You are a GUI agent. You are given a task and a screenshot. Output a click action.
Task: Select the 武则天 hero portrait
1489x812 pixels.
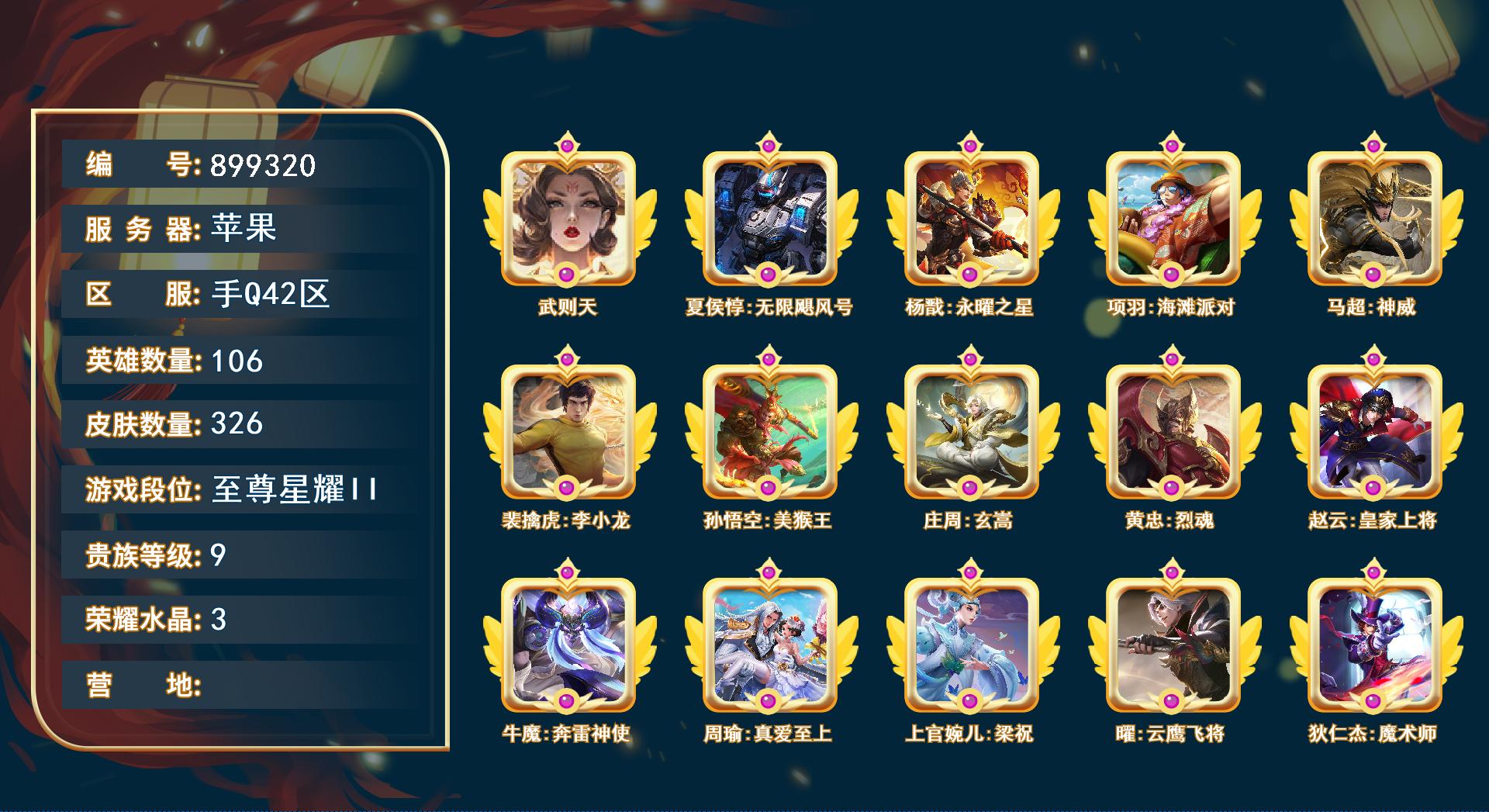(x=566, y=217)
